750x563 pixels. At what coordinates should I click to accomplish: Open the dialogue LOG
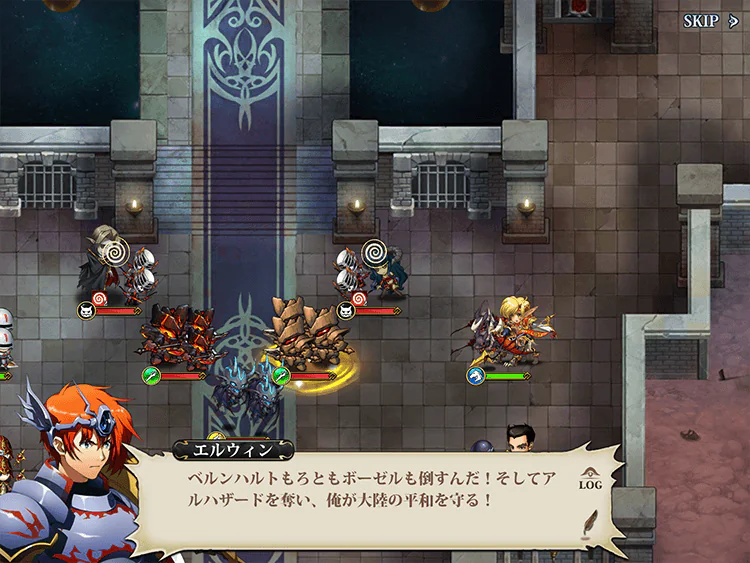[x=590, y=480]
